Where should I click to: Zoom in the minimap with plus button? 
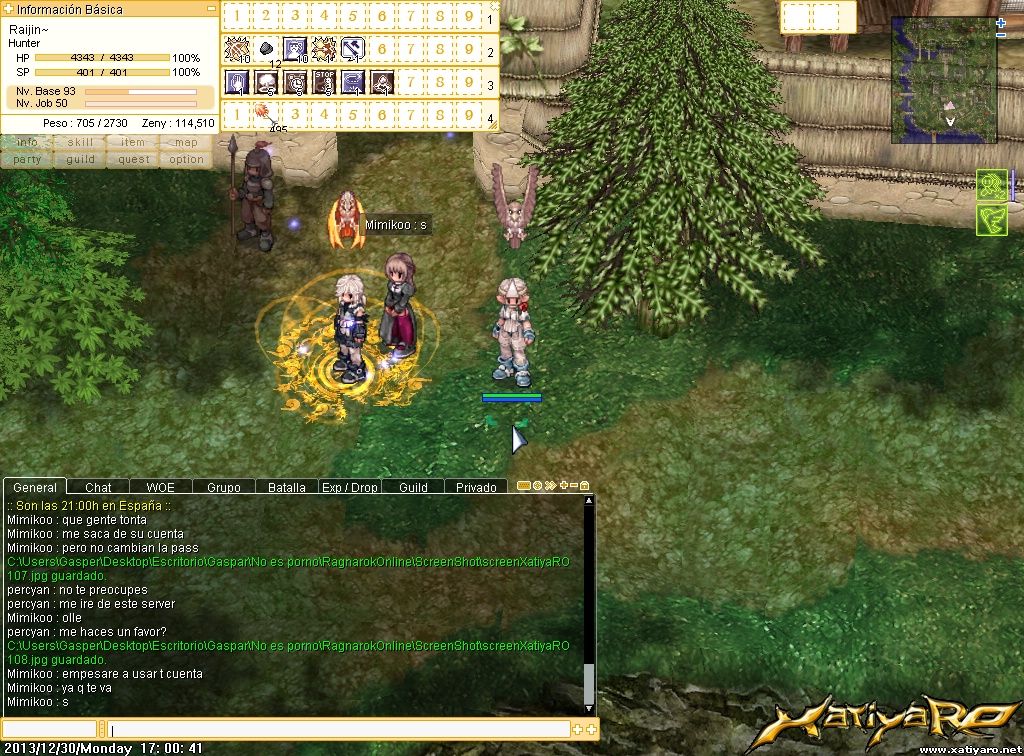[1001, 22]
